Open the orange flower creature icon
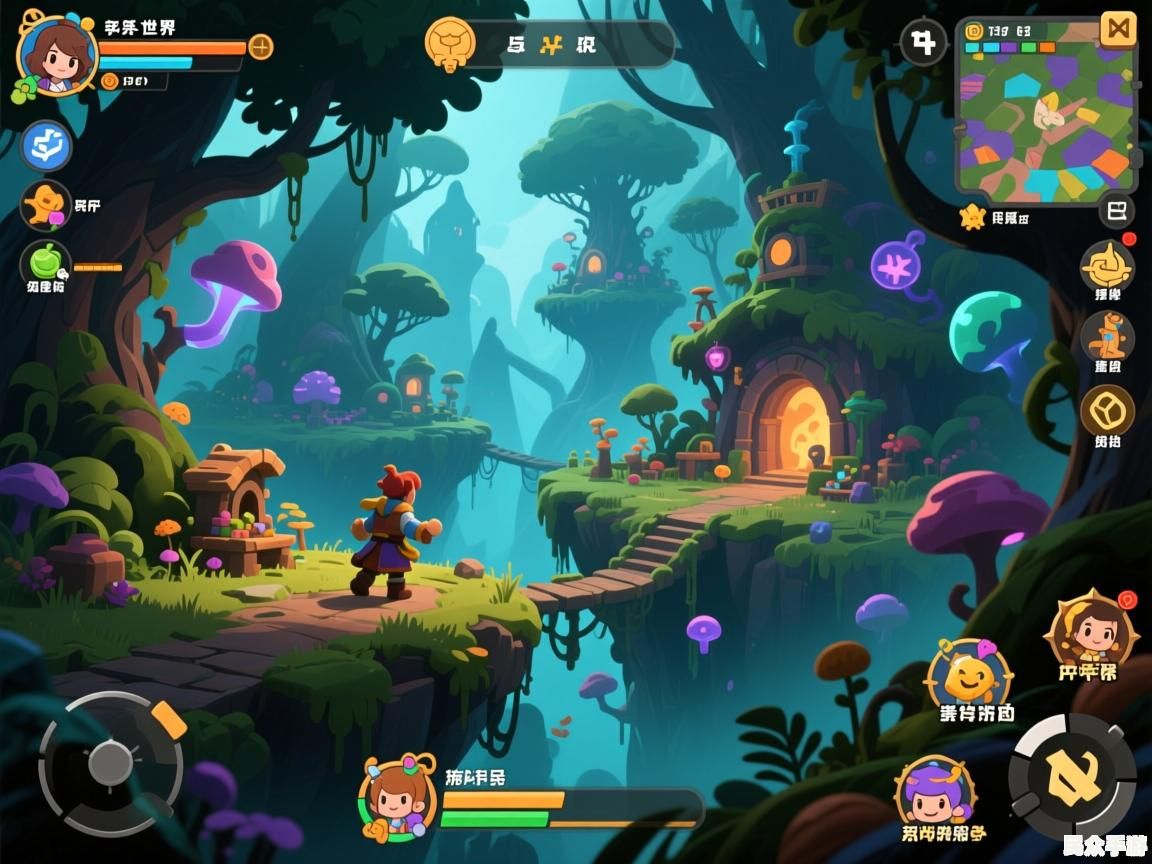1152x864 pixels. point(46,205)
